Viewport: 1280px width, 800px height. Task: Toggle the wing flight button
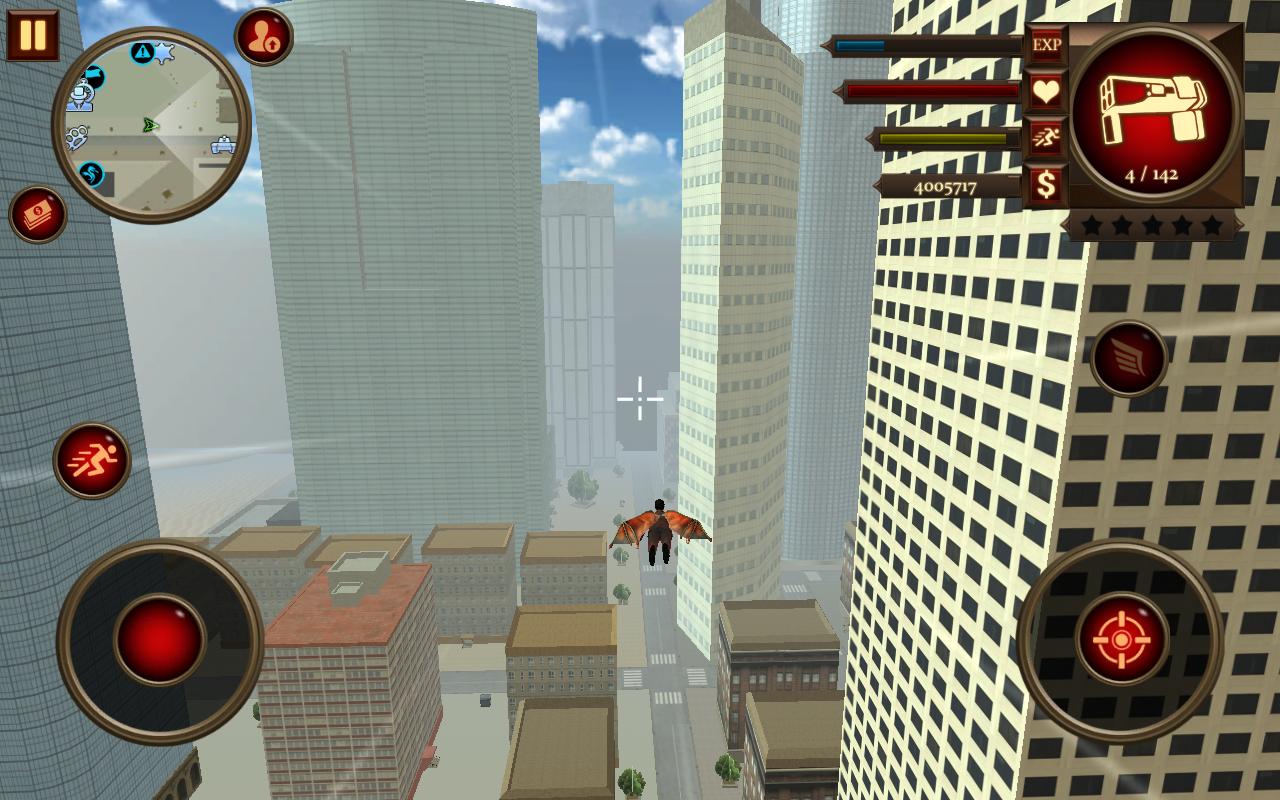point(1129,358)
